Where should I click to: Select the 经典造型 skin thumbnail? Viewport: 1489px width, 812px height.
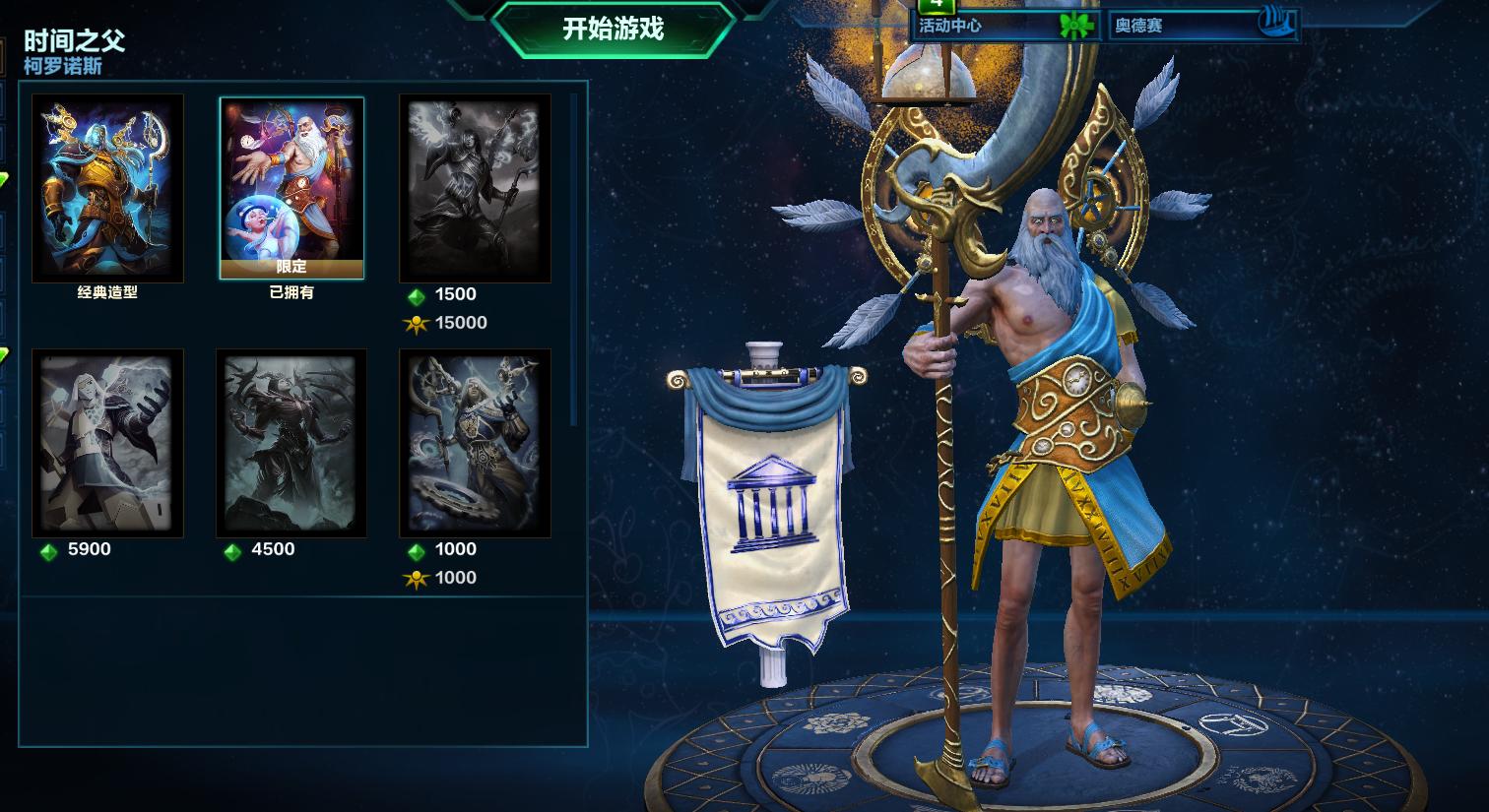pos(107,185)
